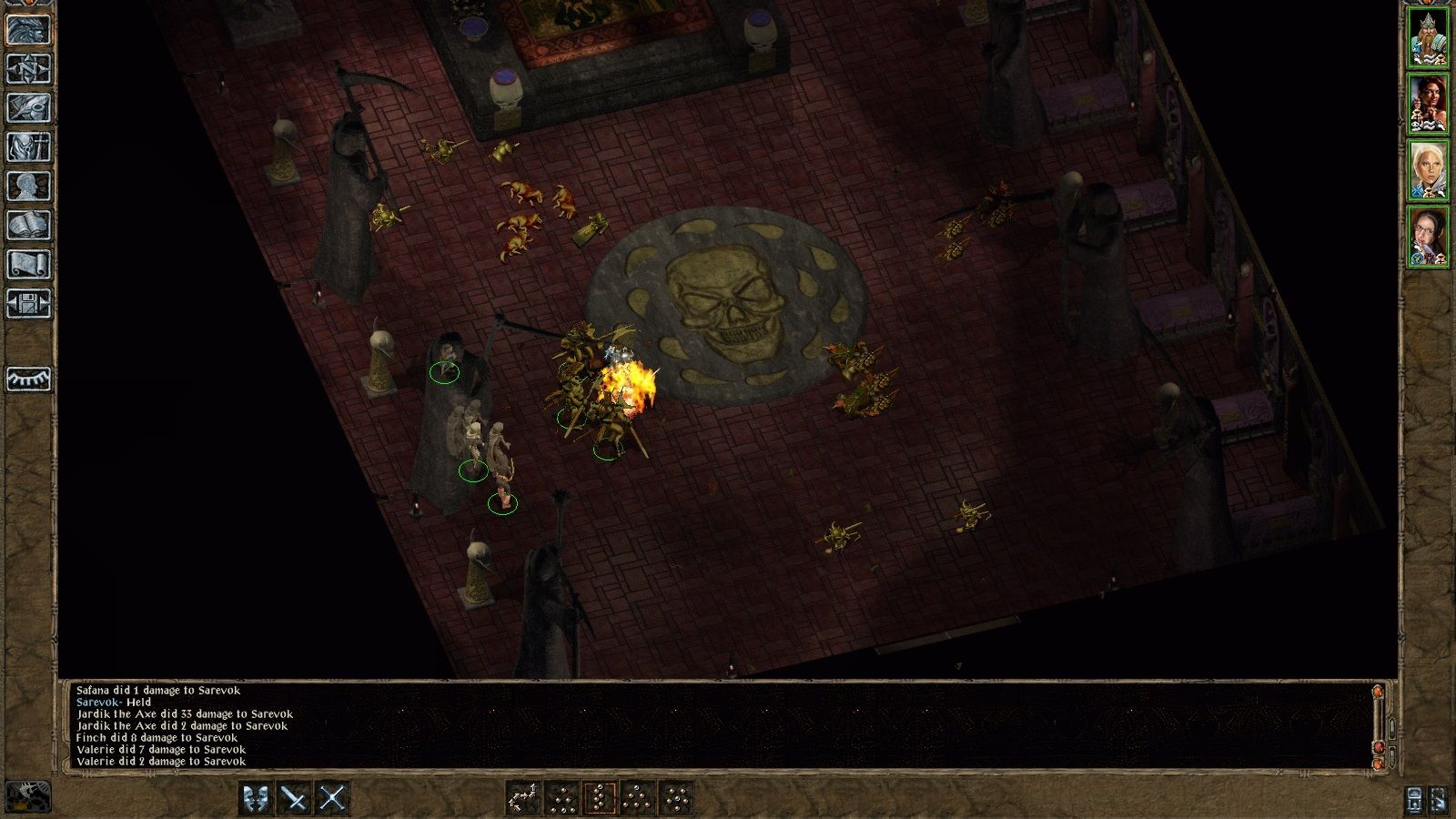This screenshot has height=819, width=1456.
Task: Toggle the eyelash-shaped hide interface button
Action: click(28, 379)
